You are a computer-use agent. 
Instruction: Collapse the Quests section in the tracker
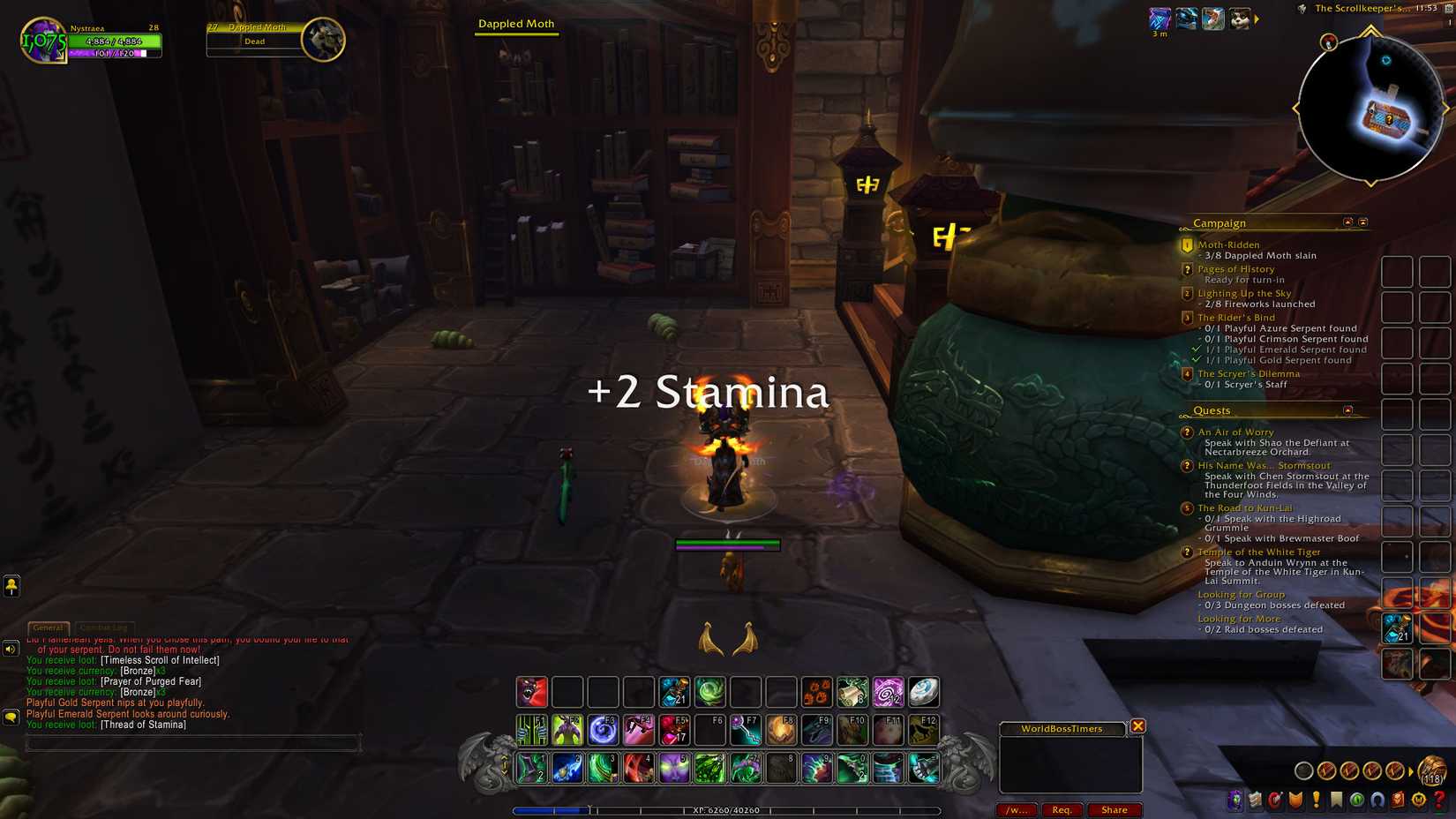click(x=1347, y=410)
